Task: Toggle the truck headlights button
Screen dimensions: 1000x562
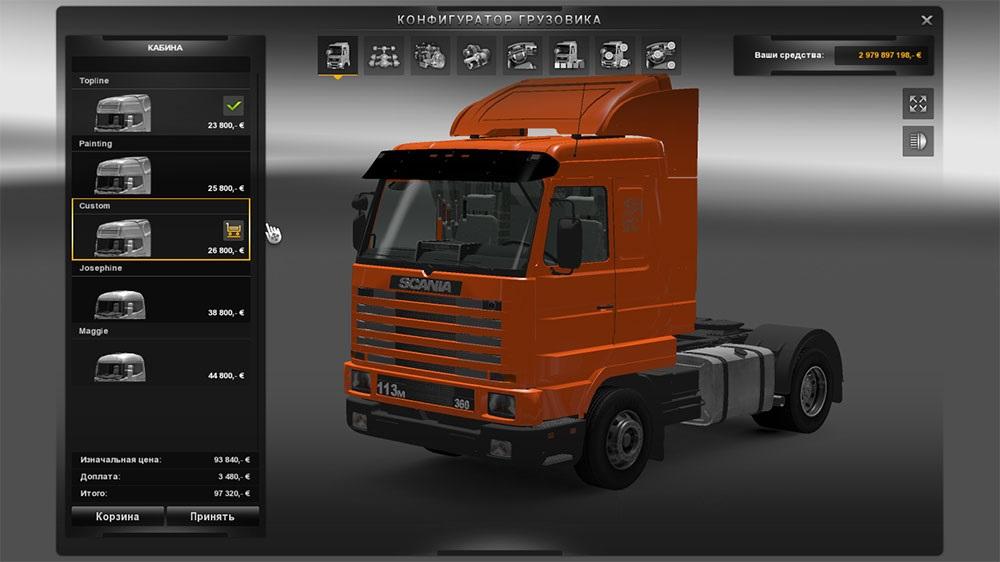Action: [x=917, y=141]
